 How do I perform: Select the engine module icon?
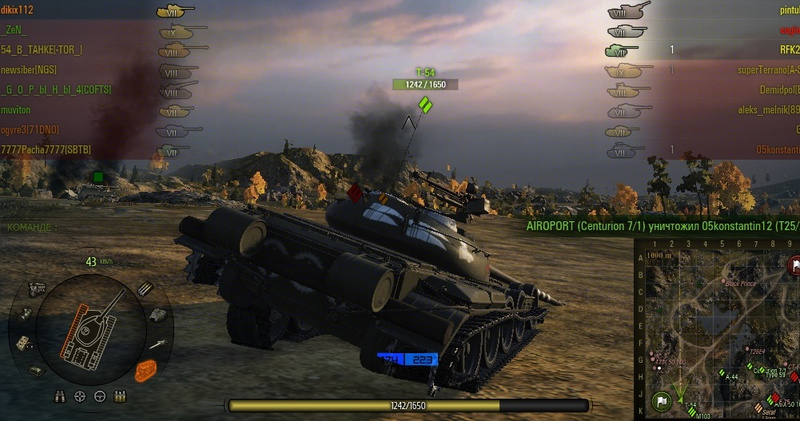tap(38, 288)
